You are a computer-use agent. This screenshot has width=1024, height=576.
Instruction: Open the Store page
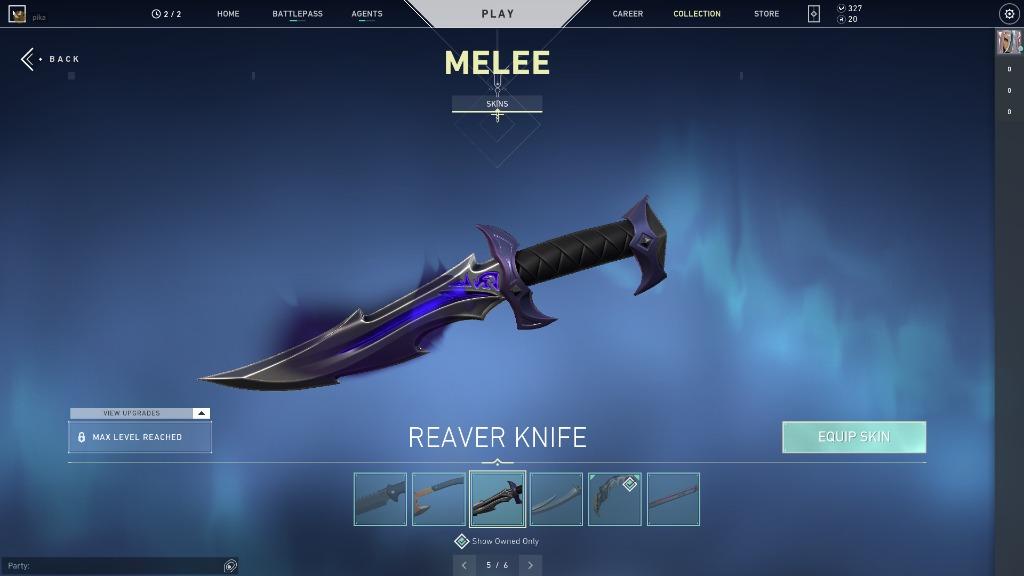[x=766, y=14]
